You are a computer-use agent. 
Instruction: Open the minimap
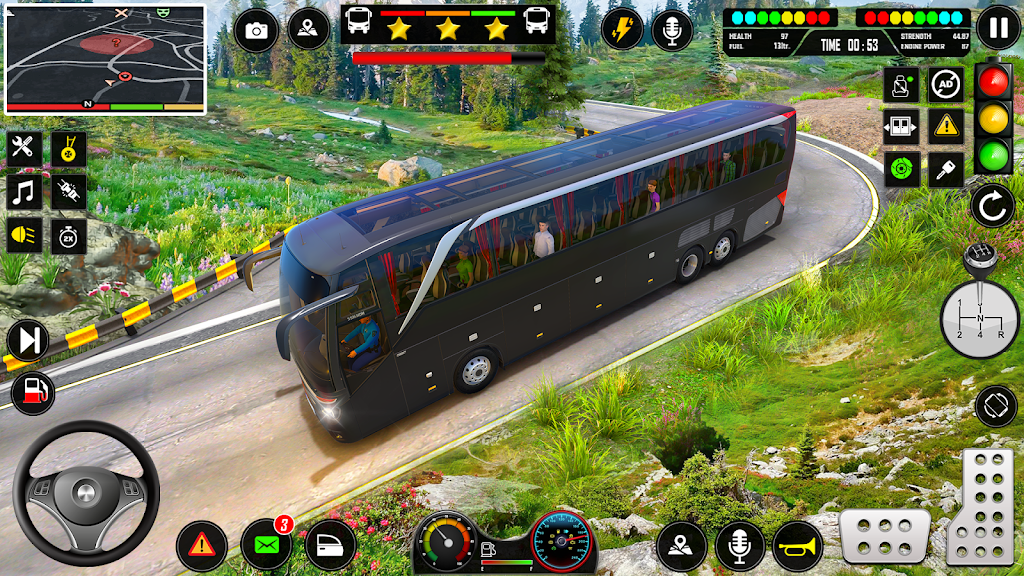coord(105,58)
